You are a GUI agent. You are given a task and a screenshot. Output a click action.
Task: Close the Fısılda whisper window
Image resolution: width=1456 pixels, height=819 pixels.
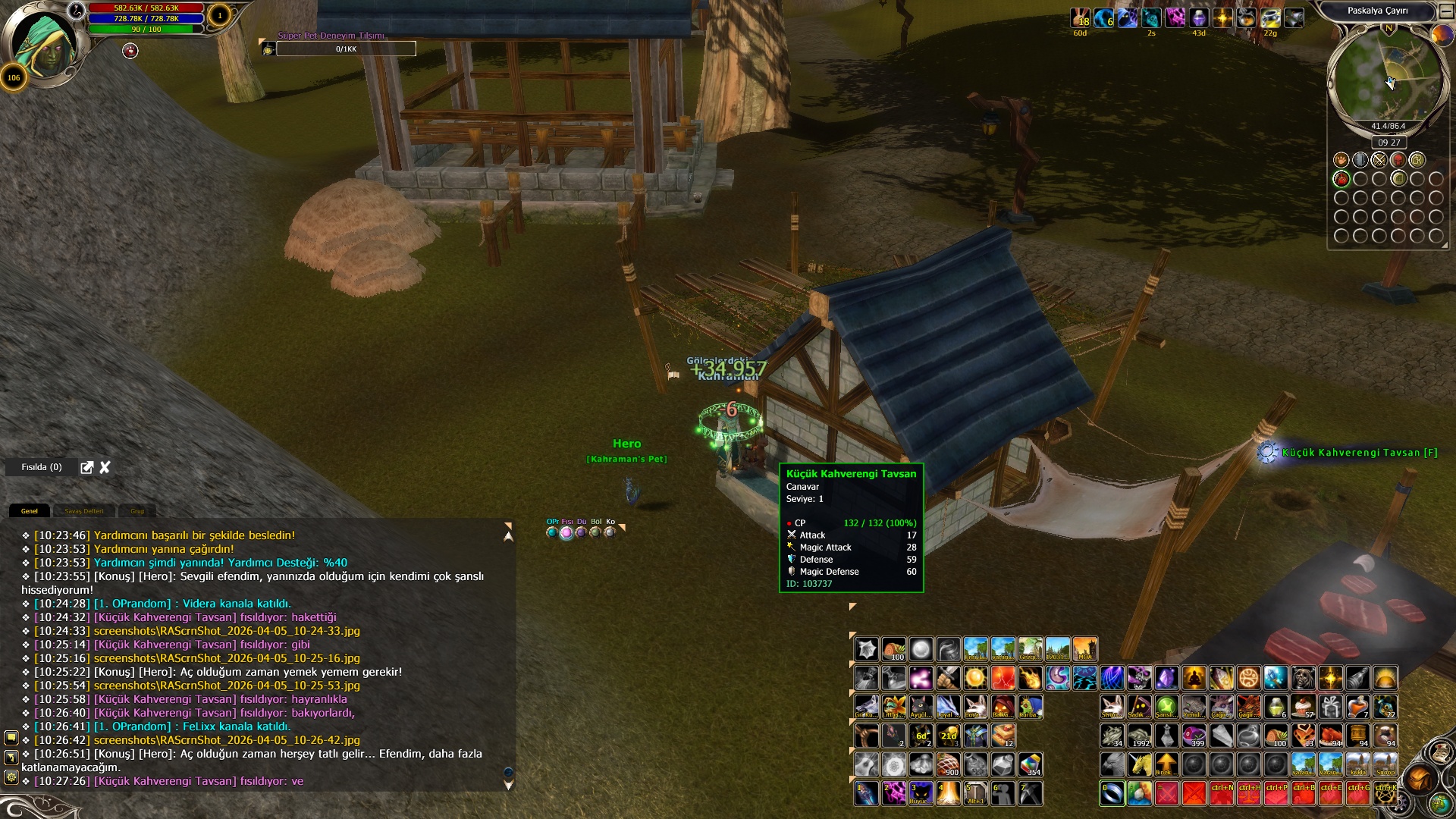pyautogui.click(x=105, y=467)
